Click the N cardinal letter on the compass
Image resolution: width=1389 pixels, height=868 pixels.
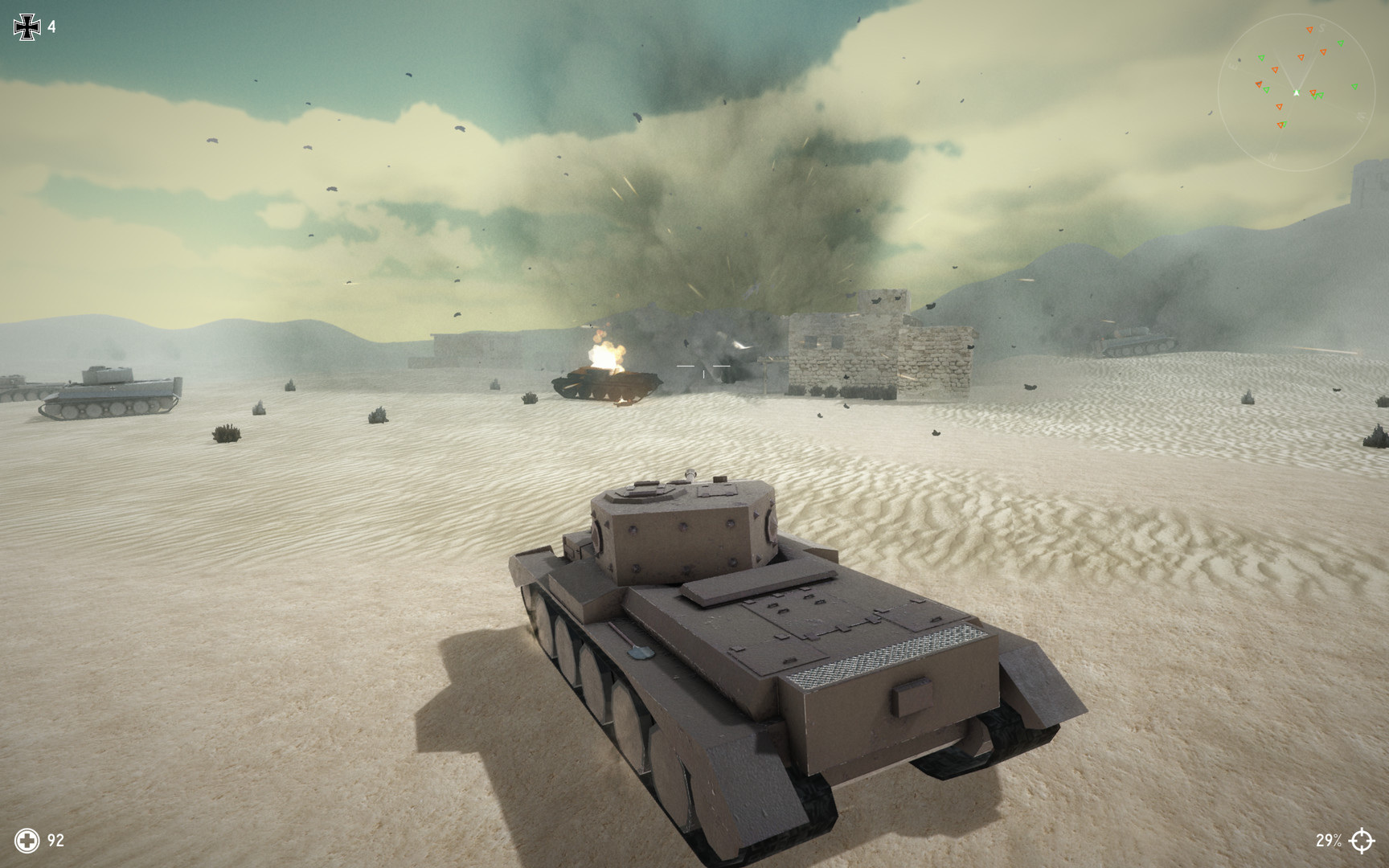[x=1272, y=157]
